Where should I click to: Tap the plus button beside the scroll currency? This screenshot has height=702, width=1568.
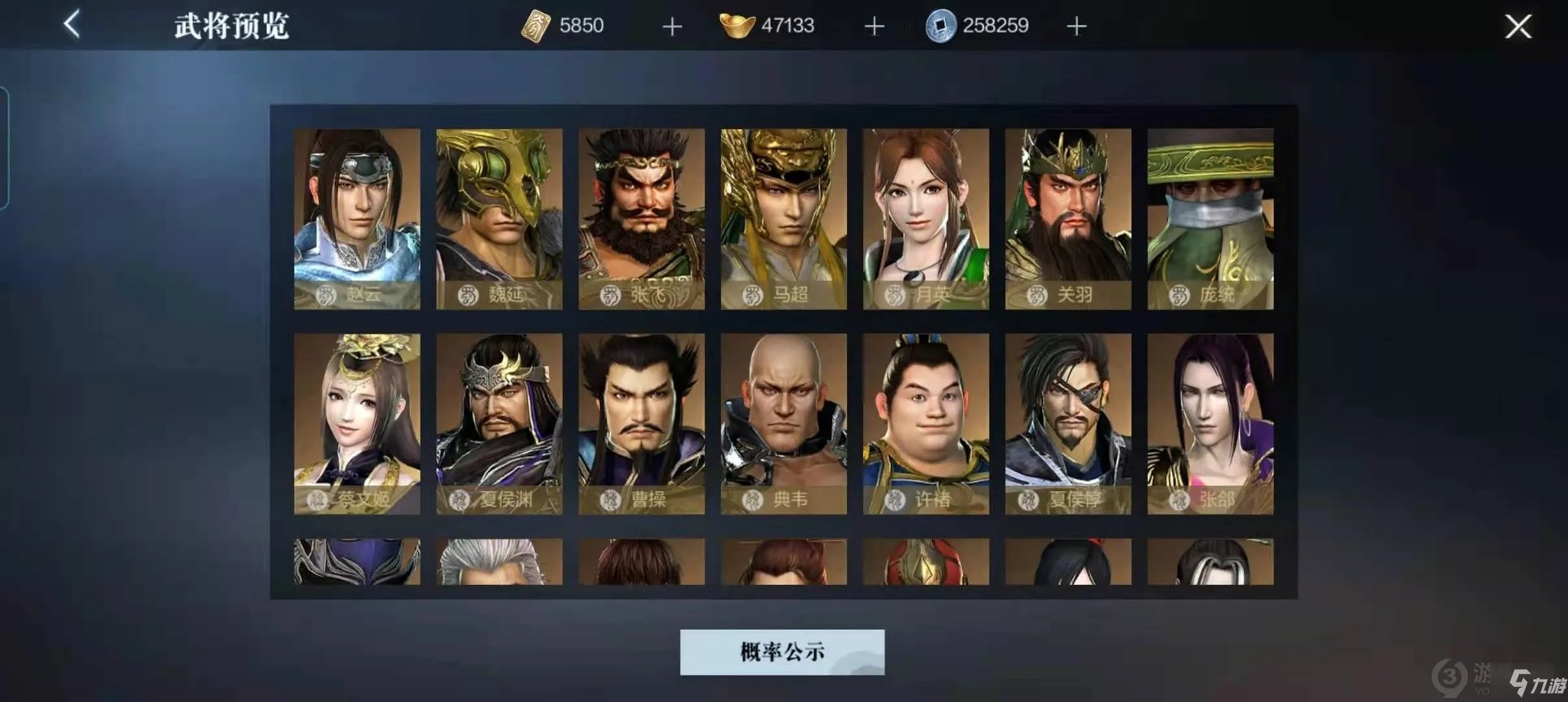(x=671, y=25)
